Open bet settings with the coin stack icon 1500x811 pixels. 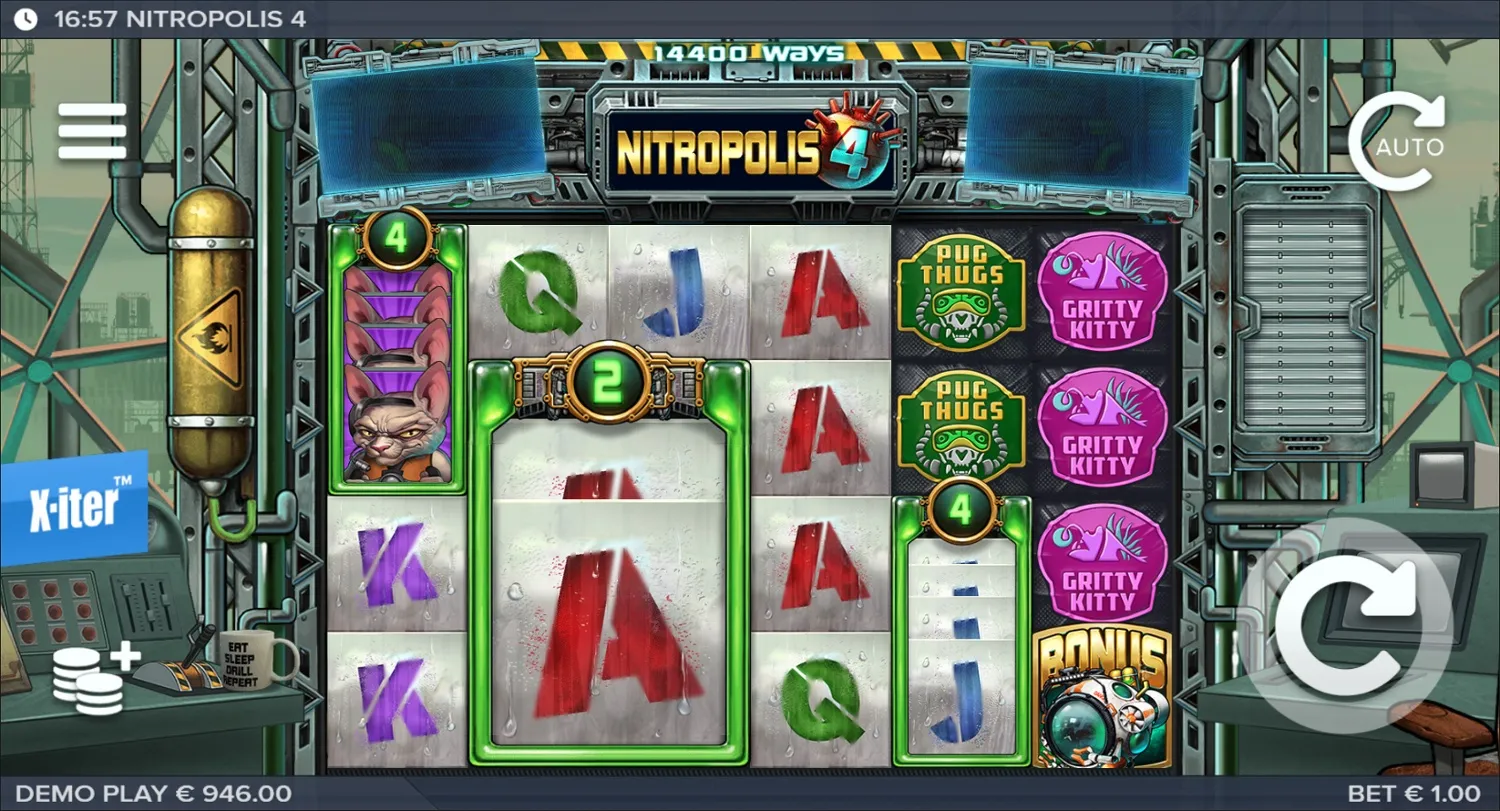pos(88,680)
